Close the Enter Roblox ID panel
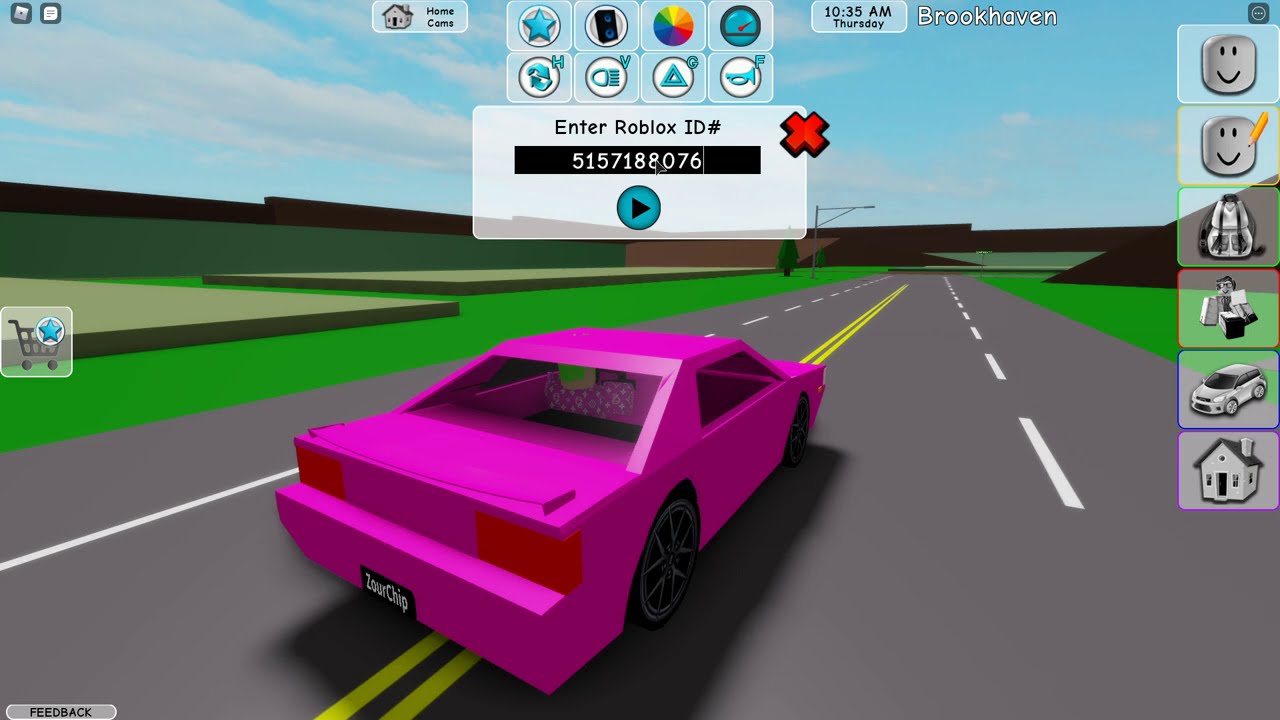Screen dimensions: 1280x720 click(x=804, y=134)
